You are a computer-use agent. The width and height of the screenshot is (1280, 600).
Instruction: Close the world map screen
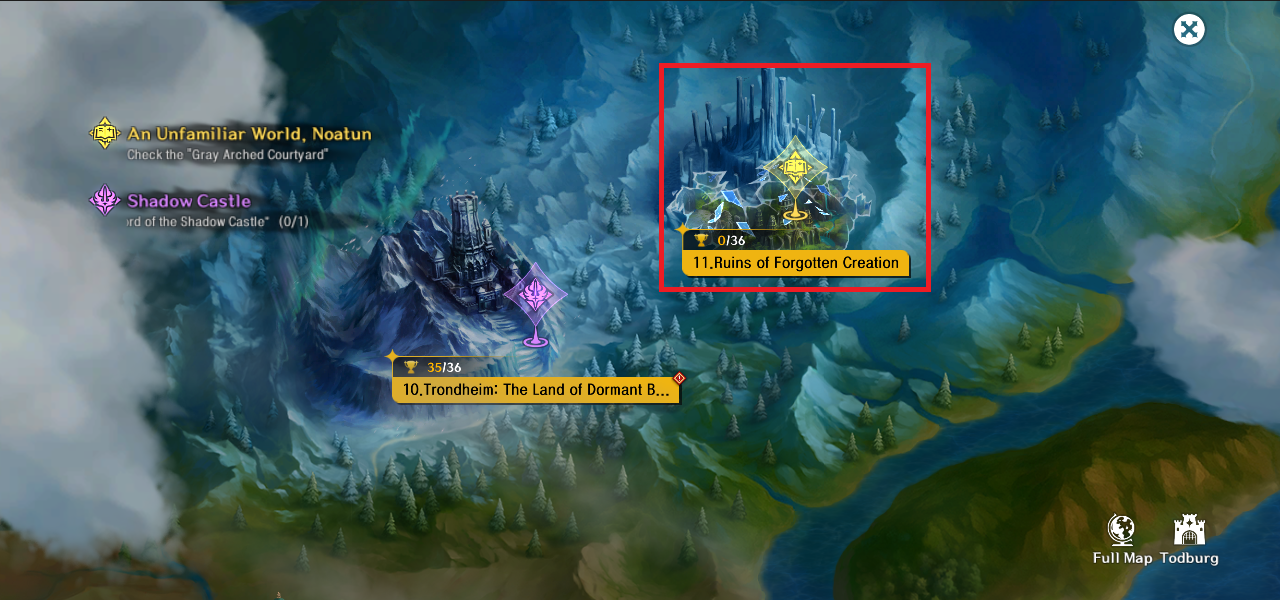[1189, 29]
